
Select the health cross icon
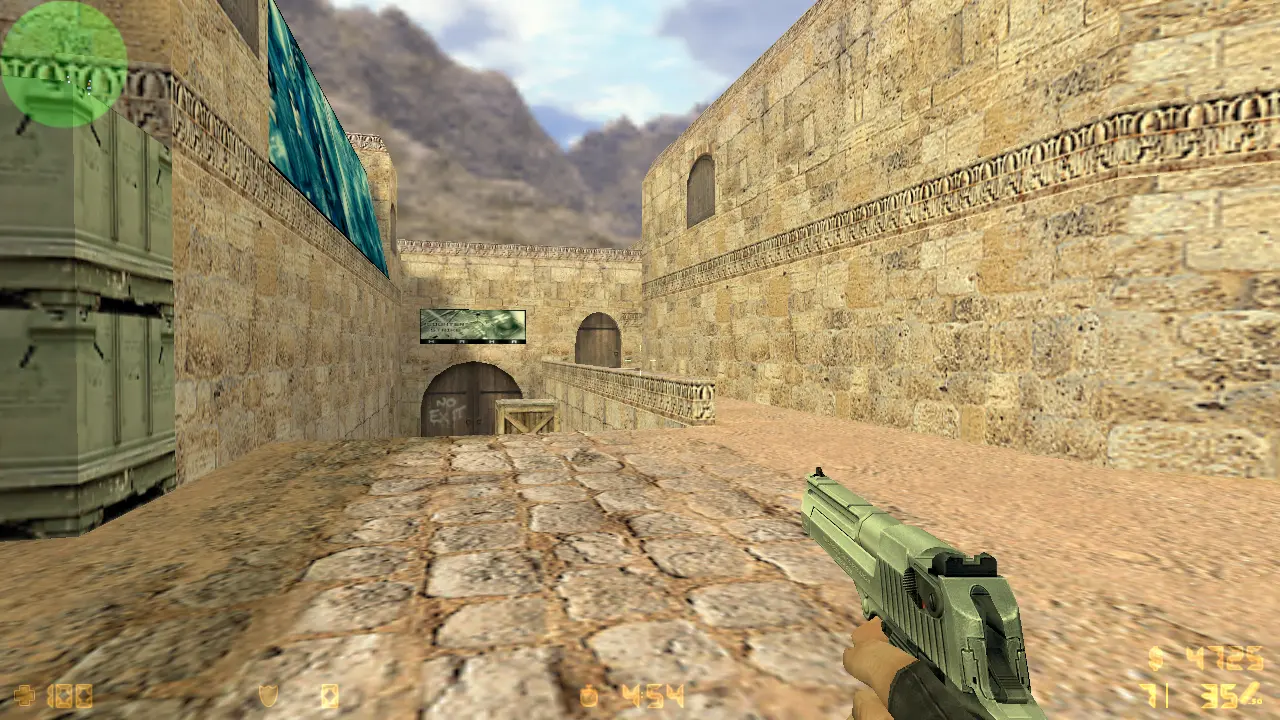(24, 695)
